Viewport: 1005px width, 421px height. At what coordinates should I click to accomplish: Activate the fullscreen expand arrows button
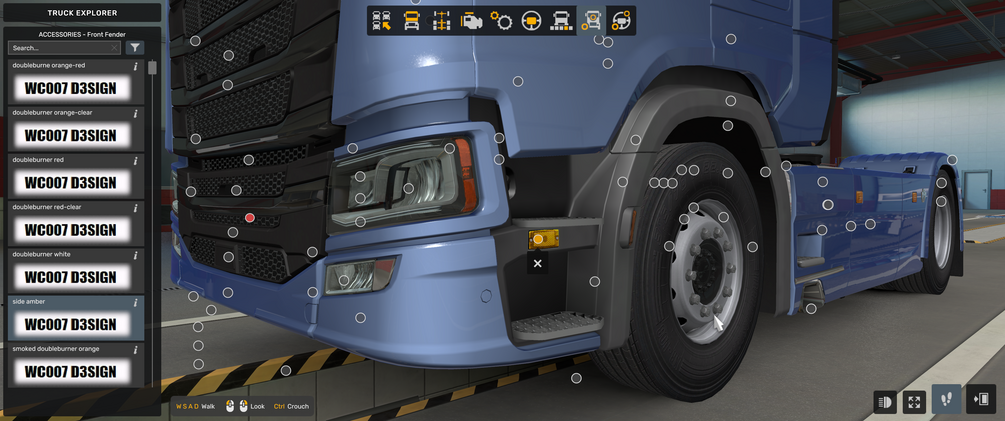(914, 402)
